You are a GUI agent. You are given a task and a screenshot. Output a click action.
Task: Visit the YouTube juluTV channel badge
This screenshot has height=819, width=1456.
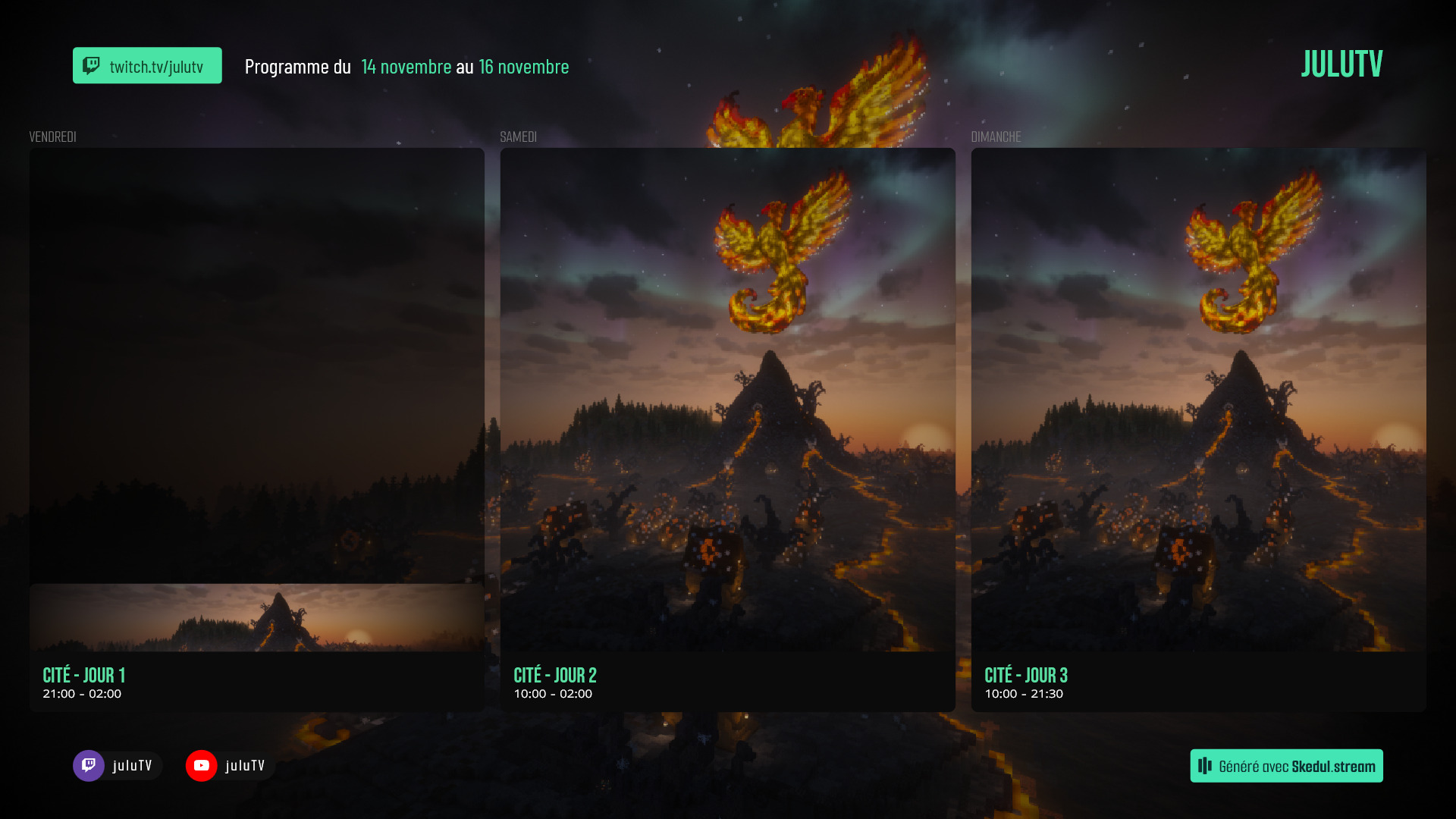[230, 766]
